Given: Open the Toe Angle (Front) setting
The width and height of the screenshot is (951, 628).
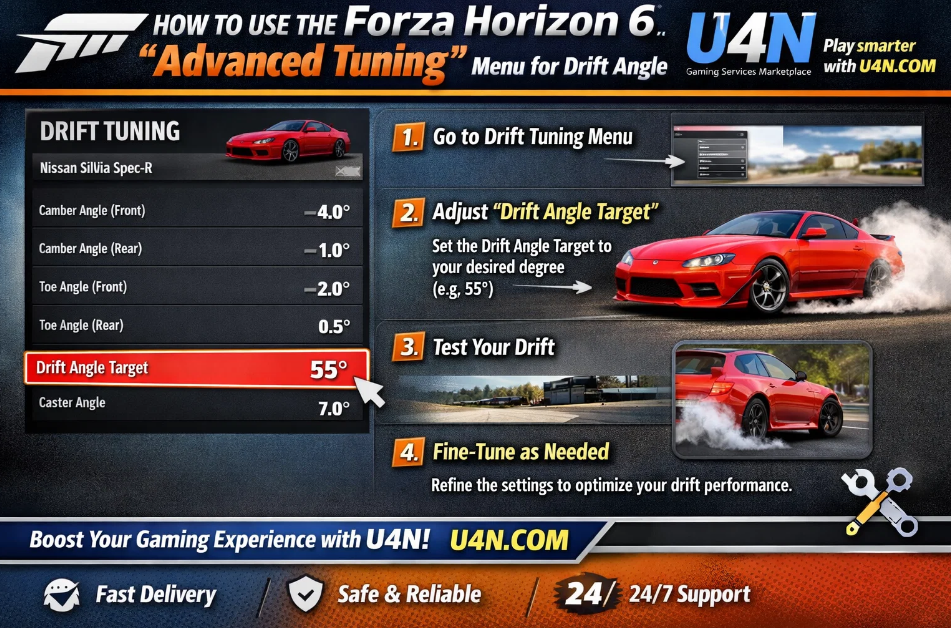Looking at the screenshot, I should pos(195,288).
